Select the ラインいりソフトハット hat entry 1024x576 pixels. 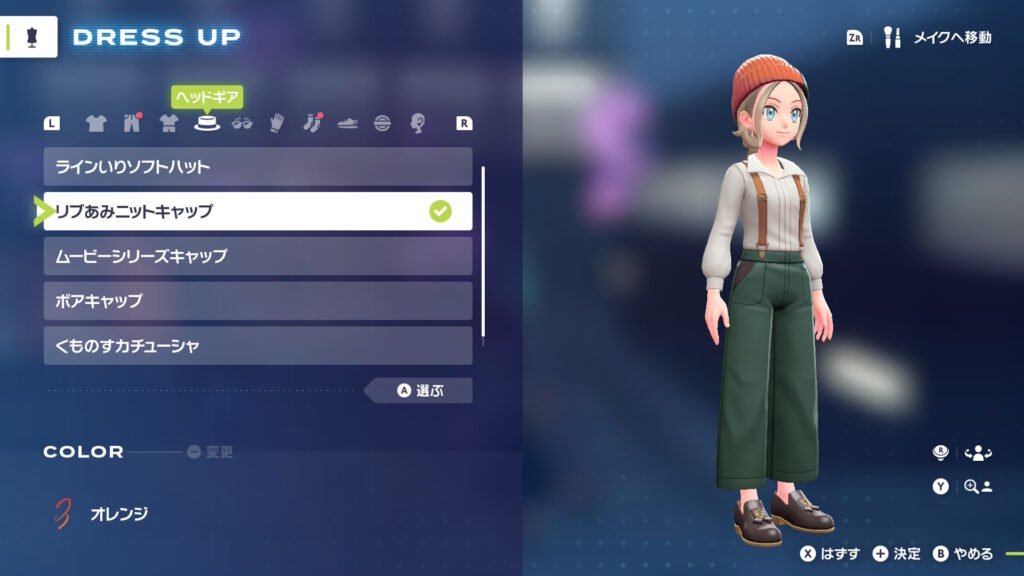click(257, 166)
